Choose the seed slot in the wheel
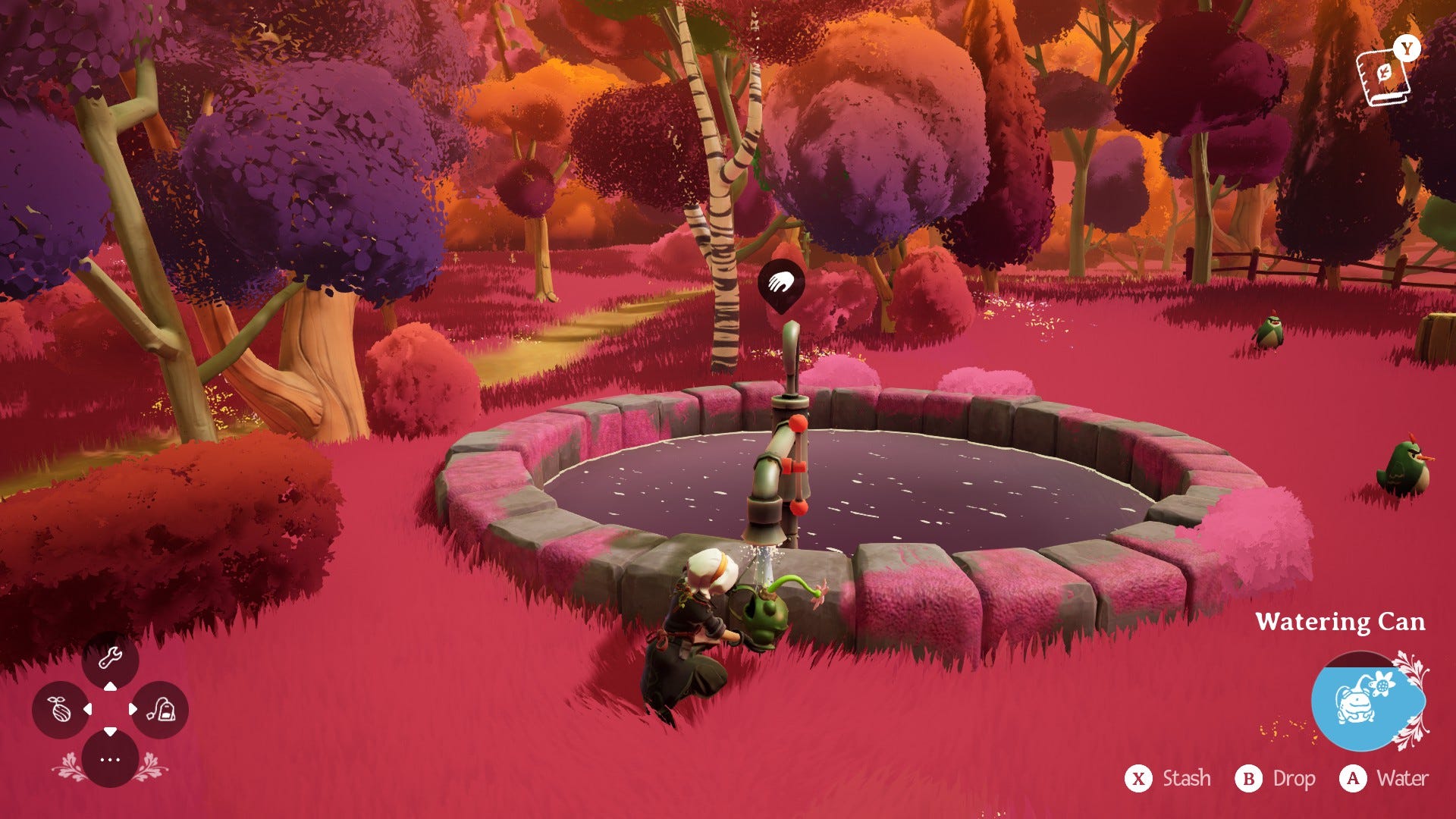The image size is (1456, 819). pyautogui.click(x=60, y=710)
